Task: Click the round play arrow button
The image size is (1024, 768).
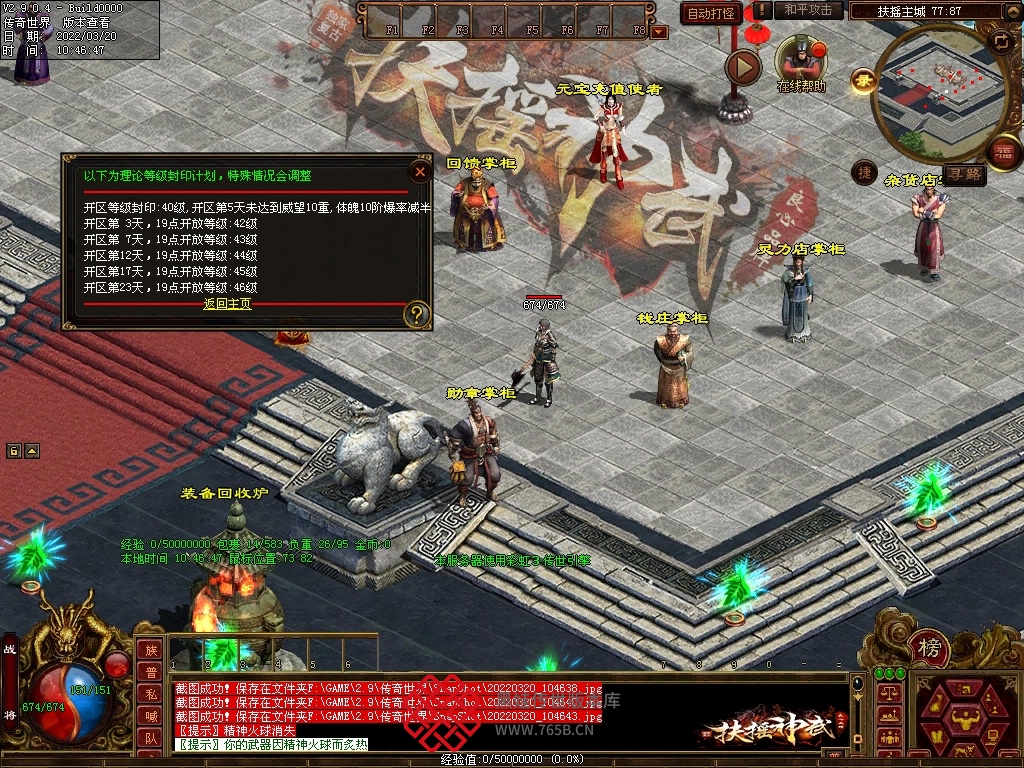Action: pyautogui.click(x=742, y=67)
